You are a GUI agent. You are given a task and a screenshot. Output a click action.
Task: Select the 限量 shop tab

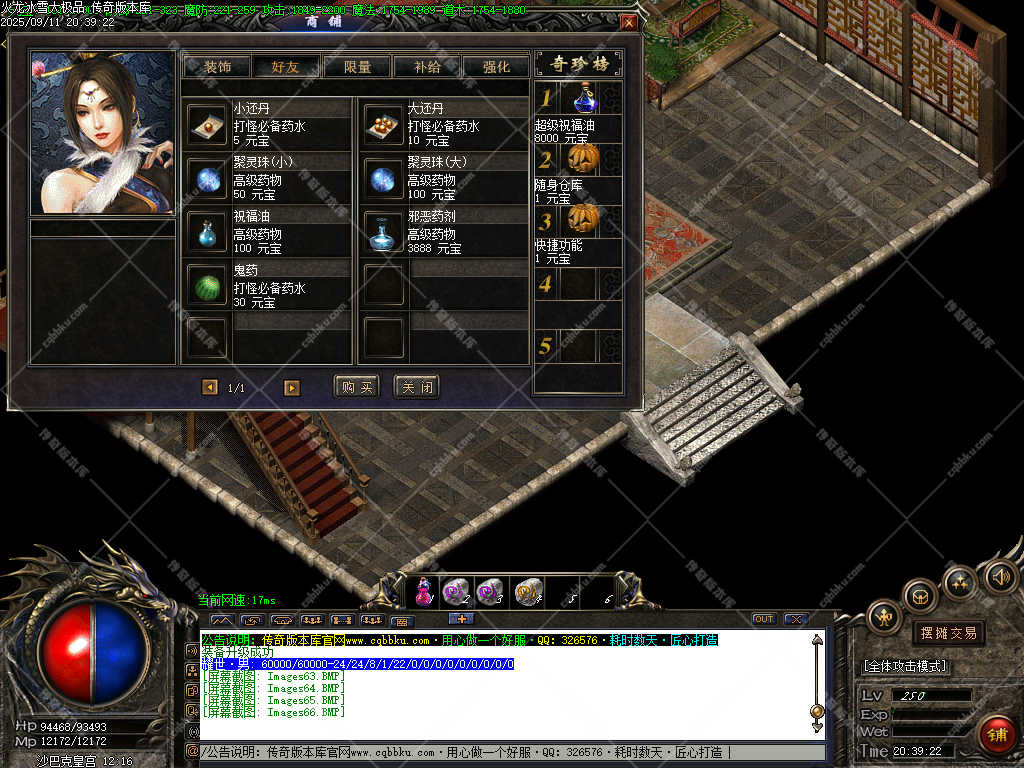(357, 67)
